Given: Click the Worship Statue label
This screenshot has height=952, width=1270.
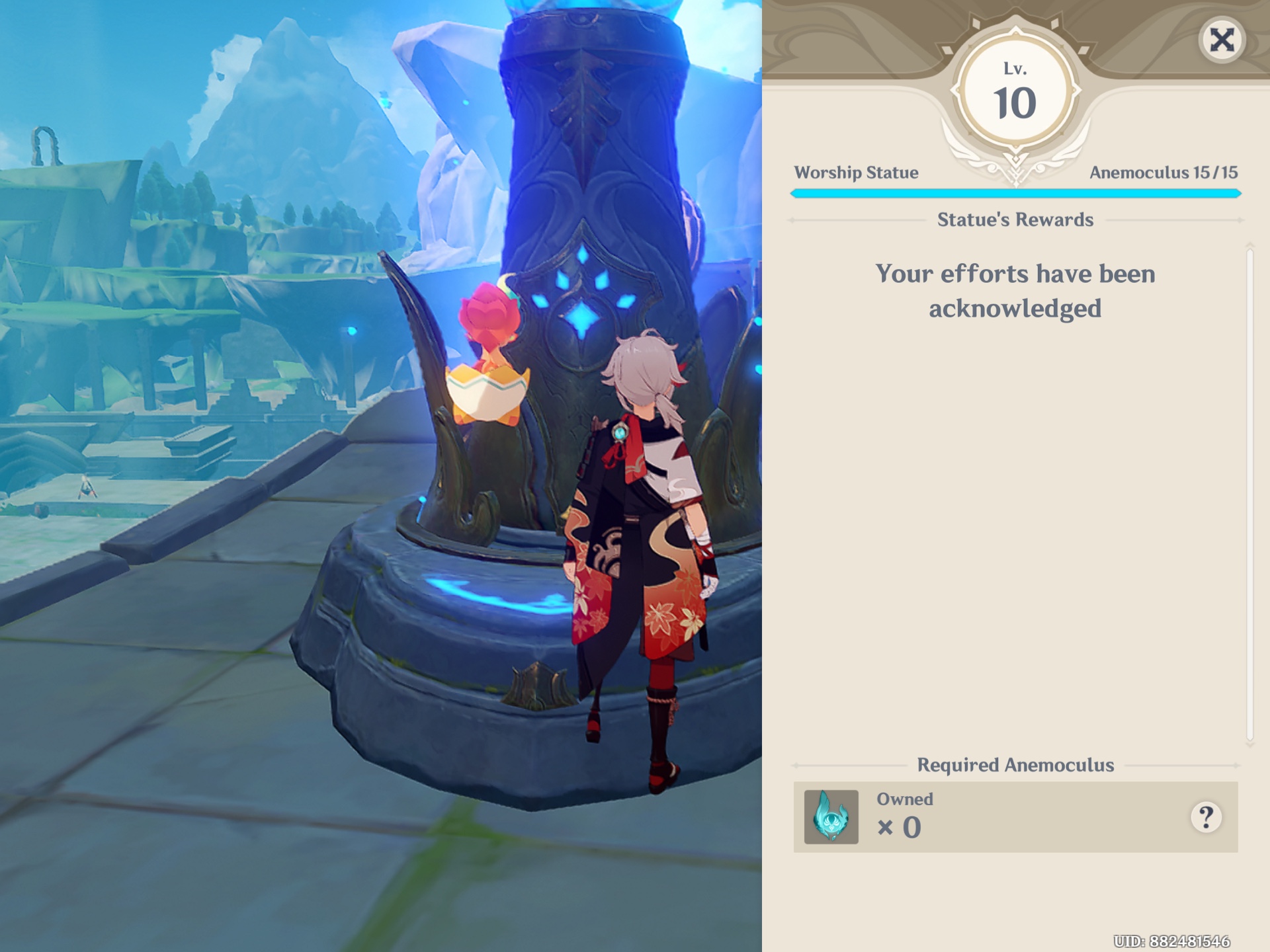Looking at the screenshot, I should point(857,173).
